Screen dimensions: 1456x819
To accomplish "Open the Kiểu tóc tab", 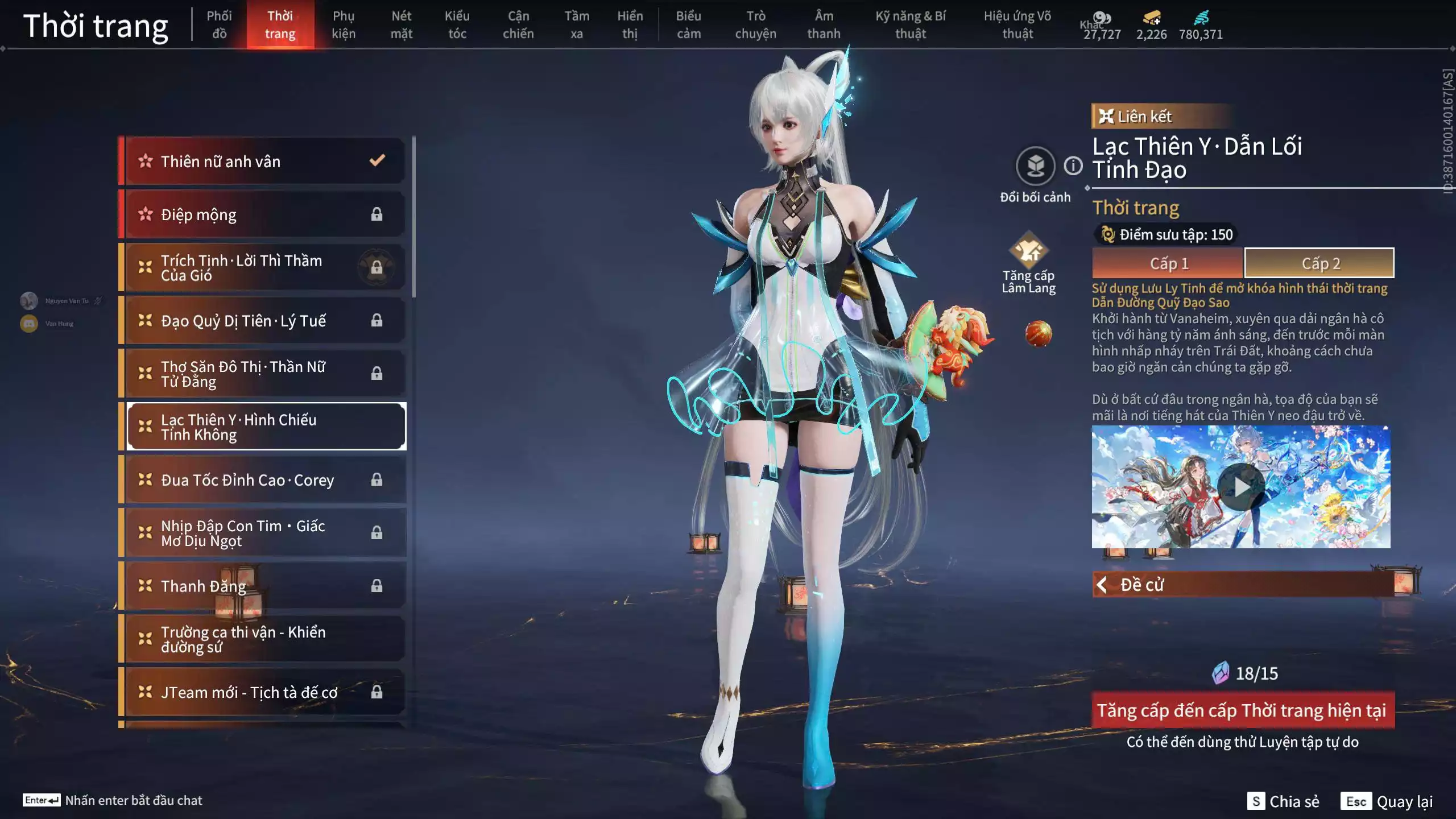I will [x=457, y=24].
